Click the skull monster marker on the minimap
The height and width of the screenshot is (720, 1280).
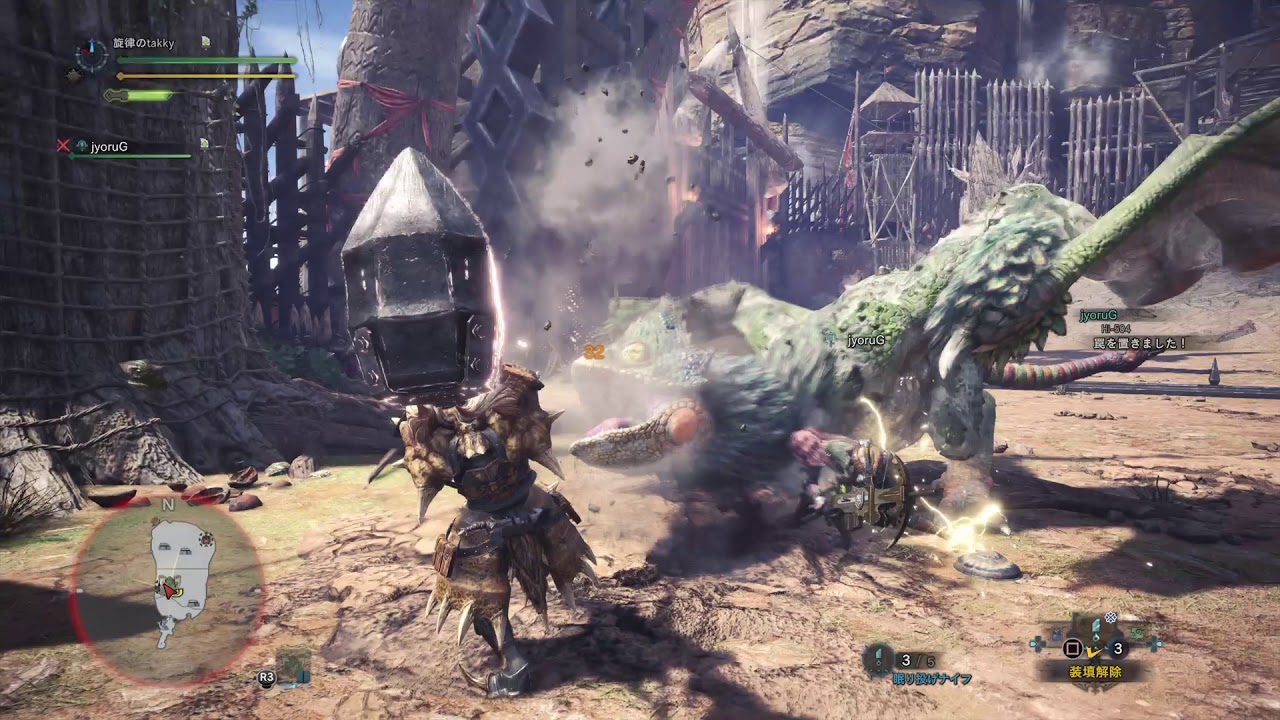207,541
